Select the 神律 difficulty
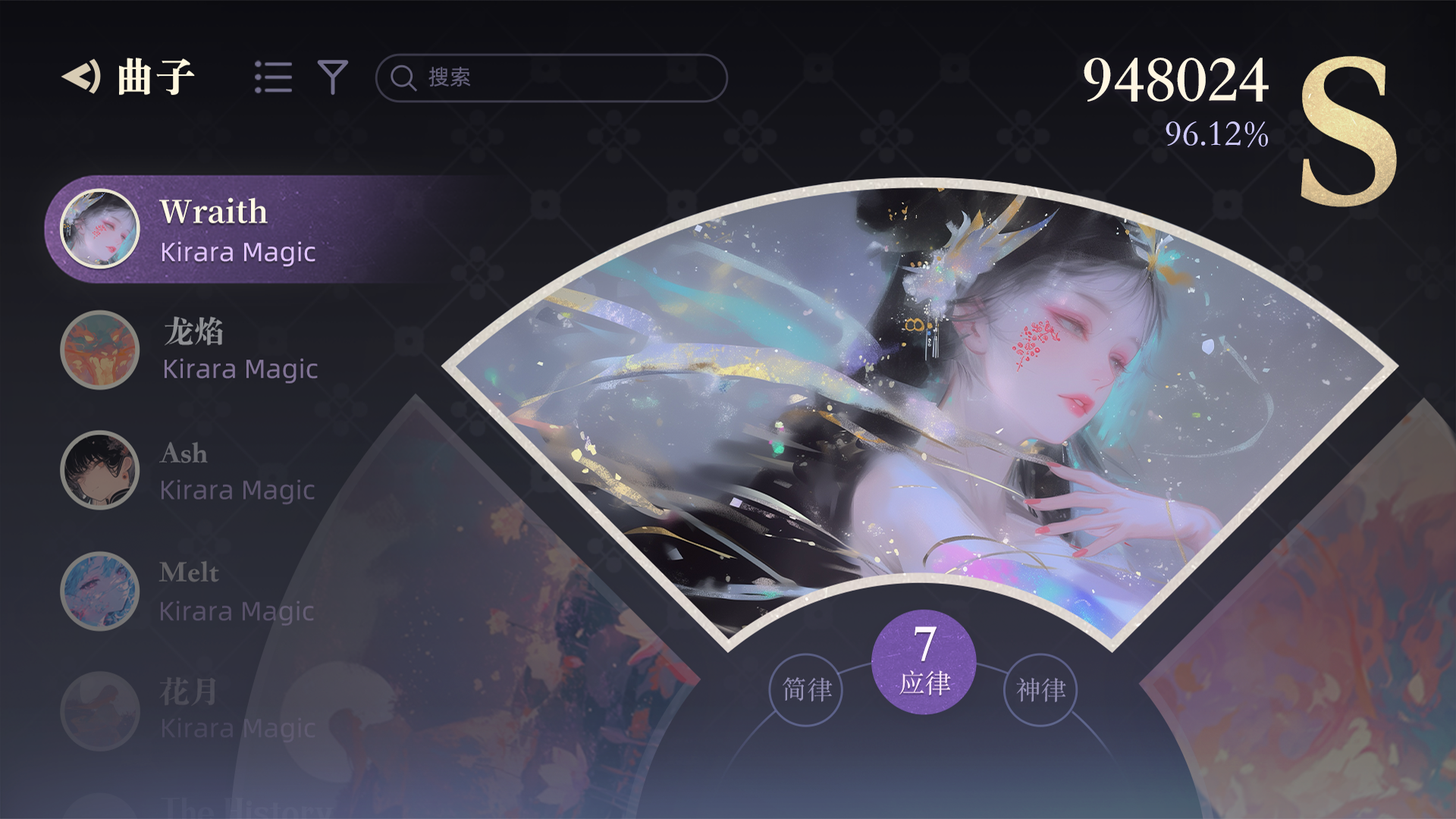Viewport: 1456px width, 819px height. click(1040, 690)
